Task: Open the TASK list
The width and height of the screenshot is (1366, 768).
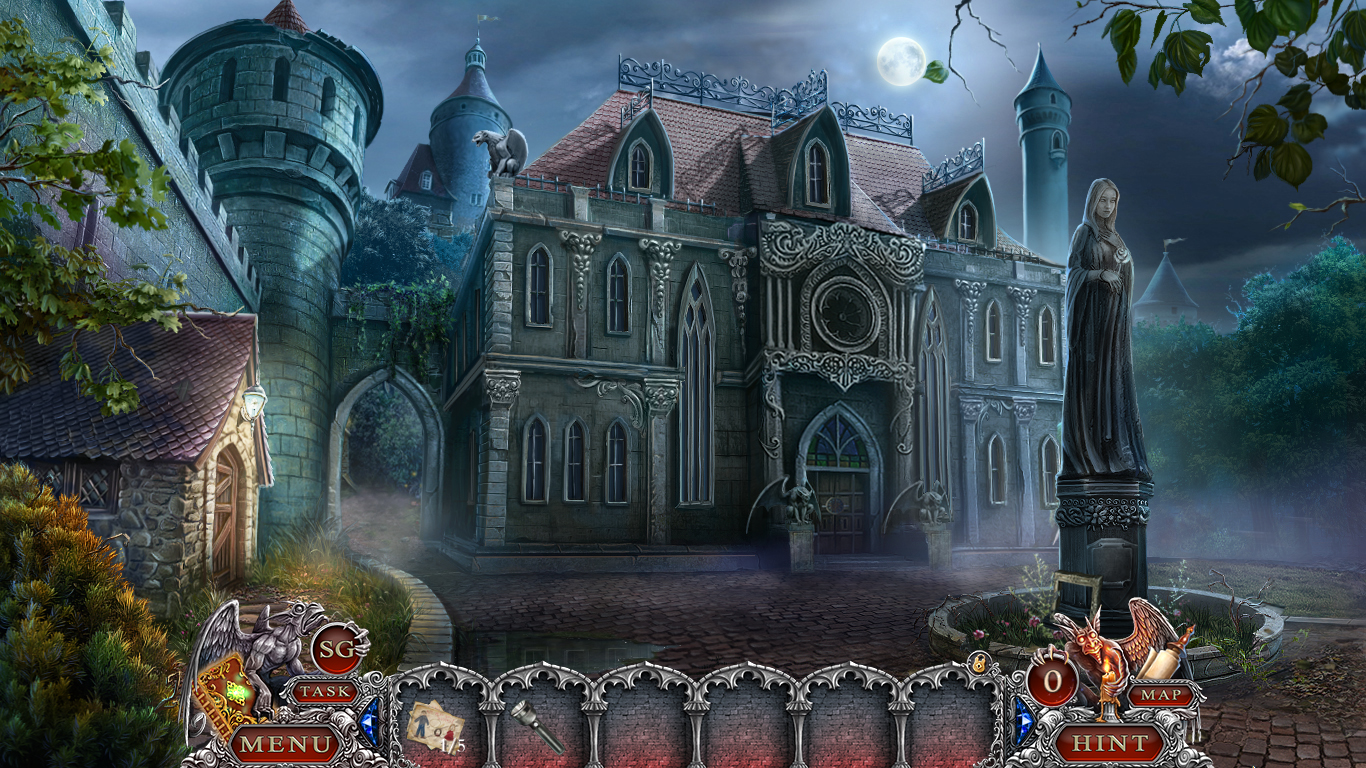Action: [326, 691]
